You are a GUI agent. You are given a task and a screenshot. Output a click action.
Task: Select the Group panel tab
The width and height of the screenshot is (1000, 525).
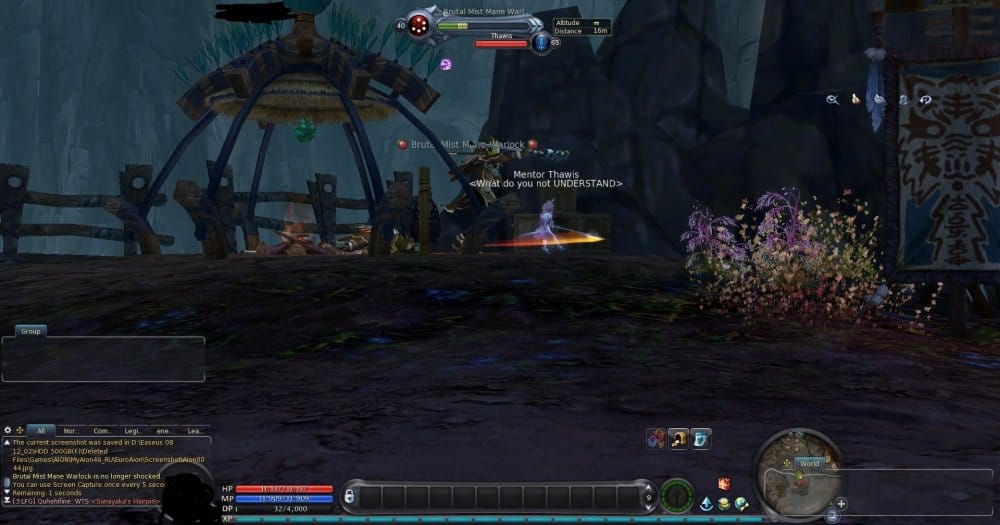click(31, 331)
